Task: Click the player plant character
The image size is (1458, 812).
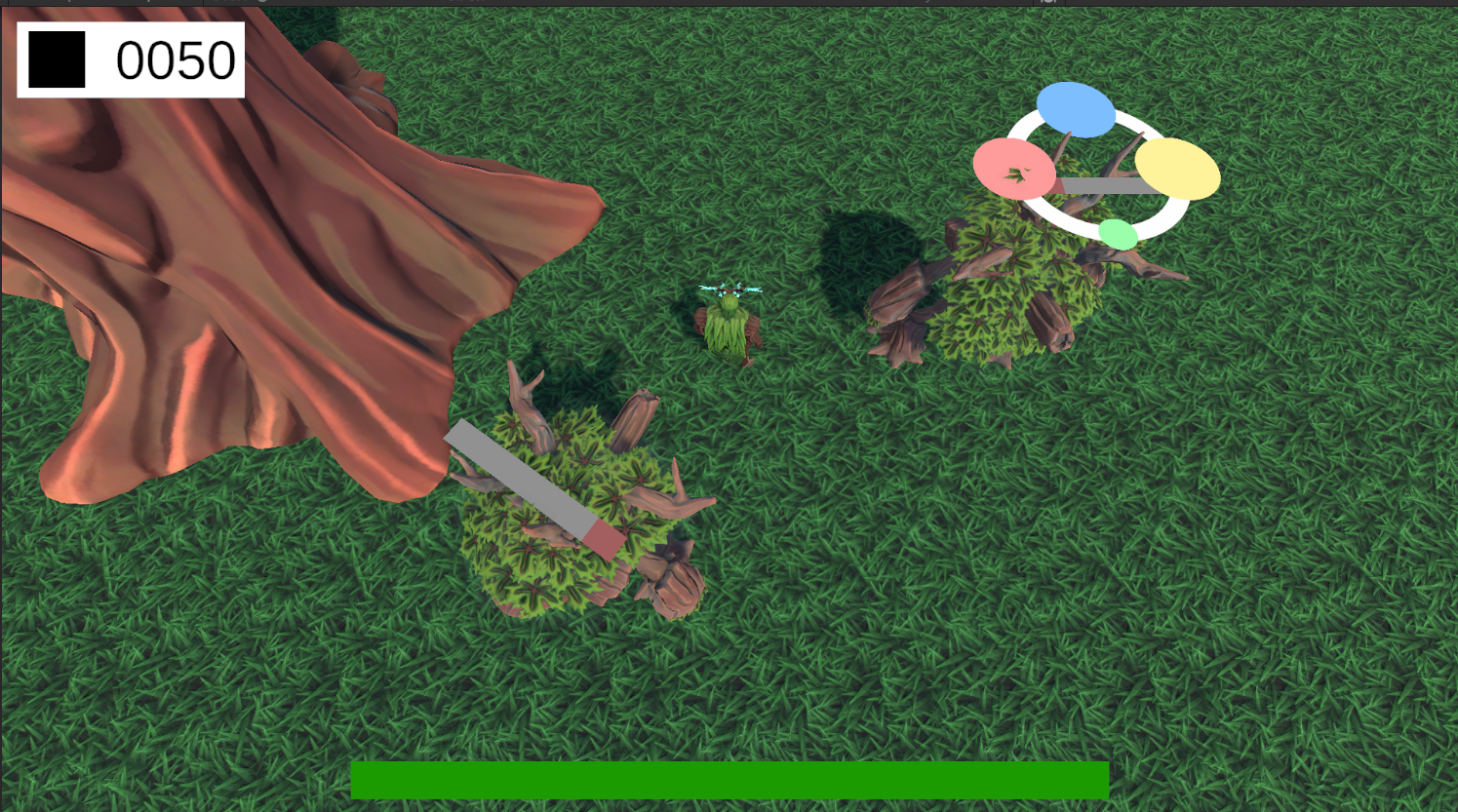Action: pyautogui.click(x=729, y=322)
